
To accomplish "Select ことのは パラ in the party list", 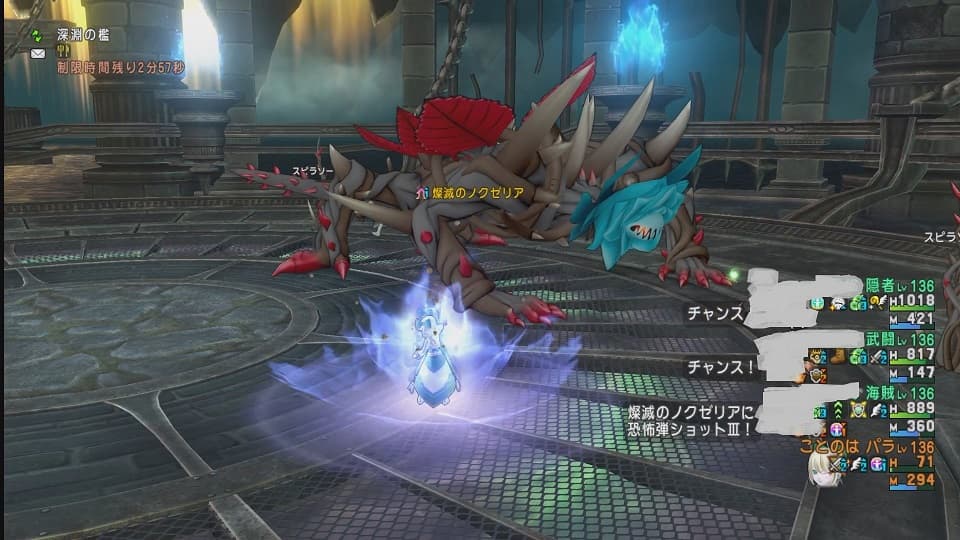I will point(855,447).
